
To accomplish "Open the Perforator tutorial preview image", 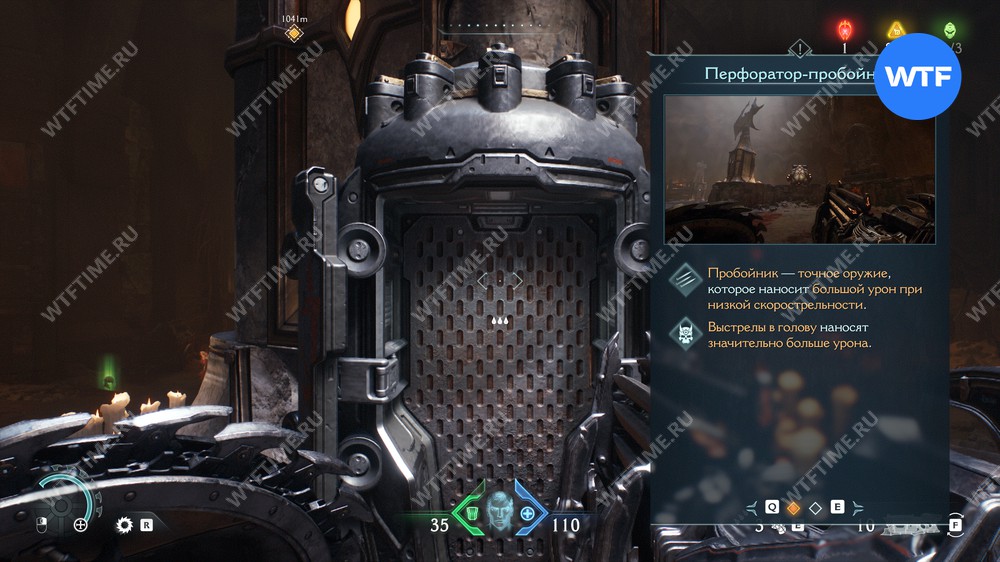I will (x=799, y=169).
